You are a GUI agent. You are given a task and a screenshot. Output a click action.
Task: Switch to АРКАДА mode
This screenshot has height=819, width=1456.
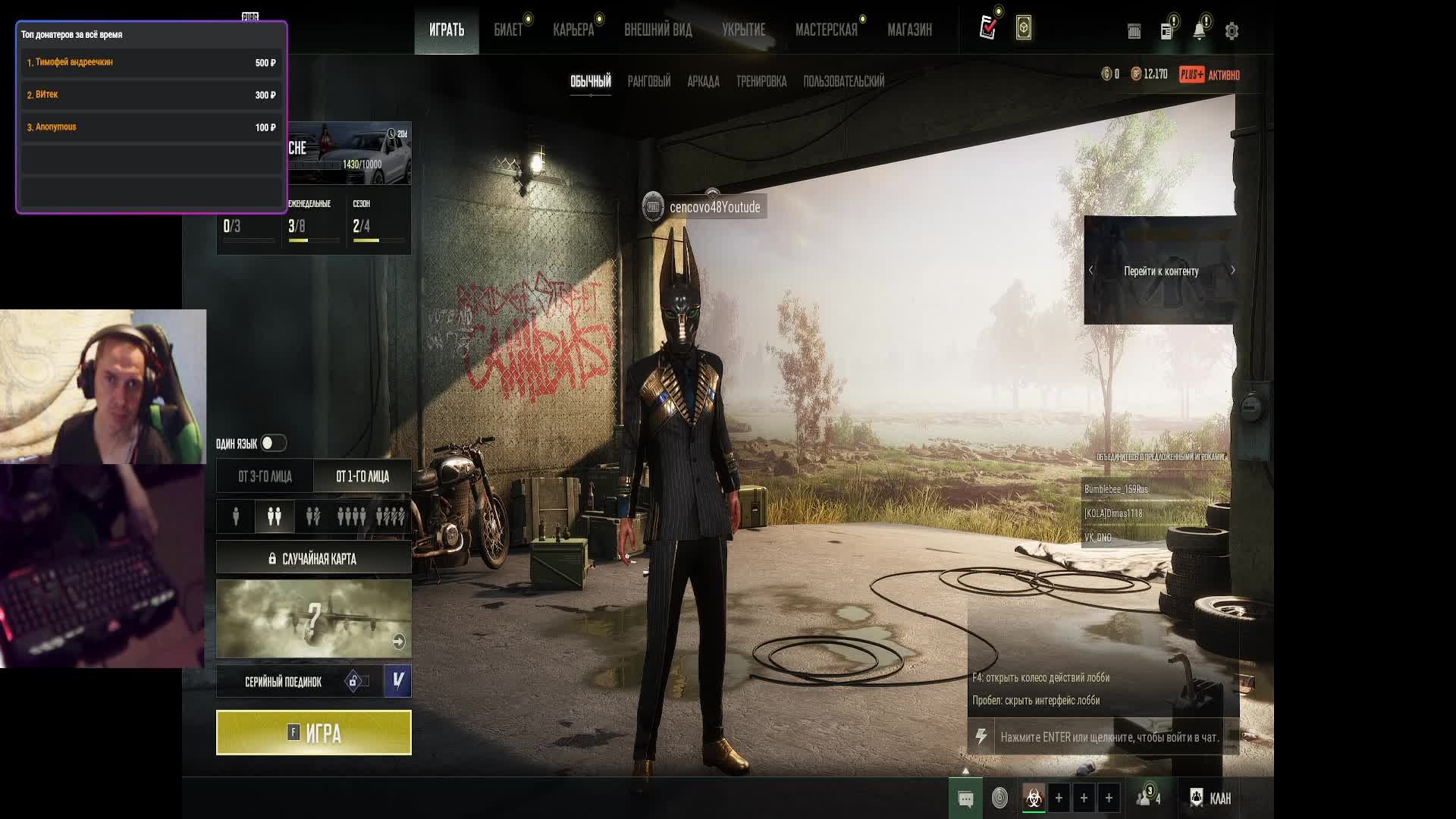[703, 81]
